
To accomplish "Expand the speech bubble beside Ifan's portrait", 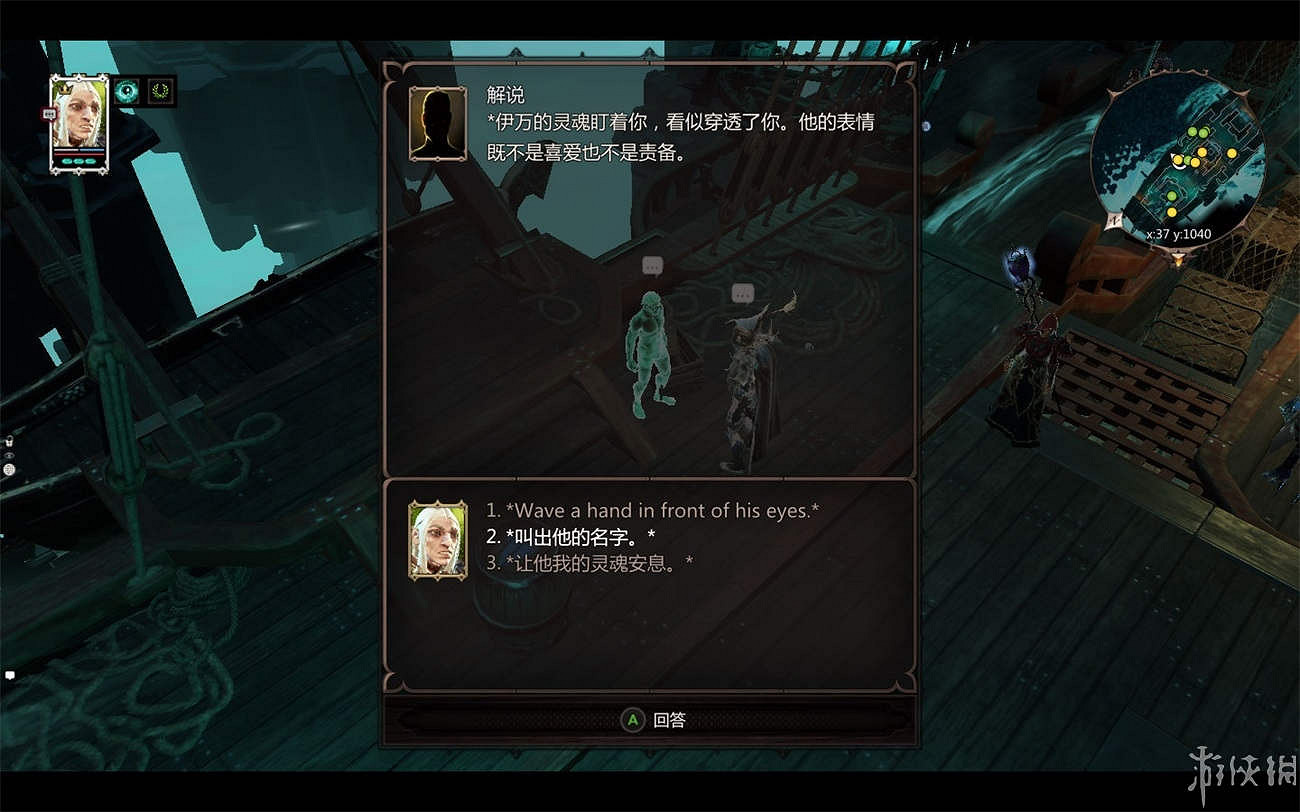I will [49, 114].
